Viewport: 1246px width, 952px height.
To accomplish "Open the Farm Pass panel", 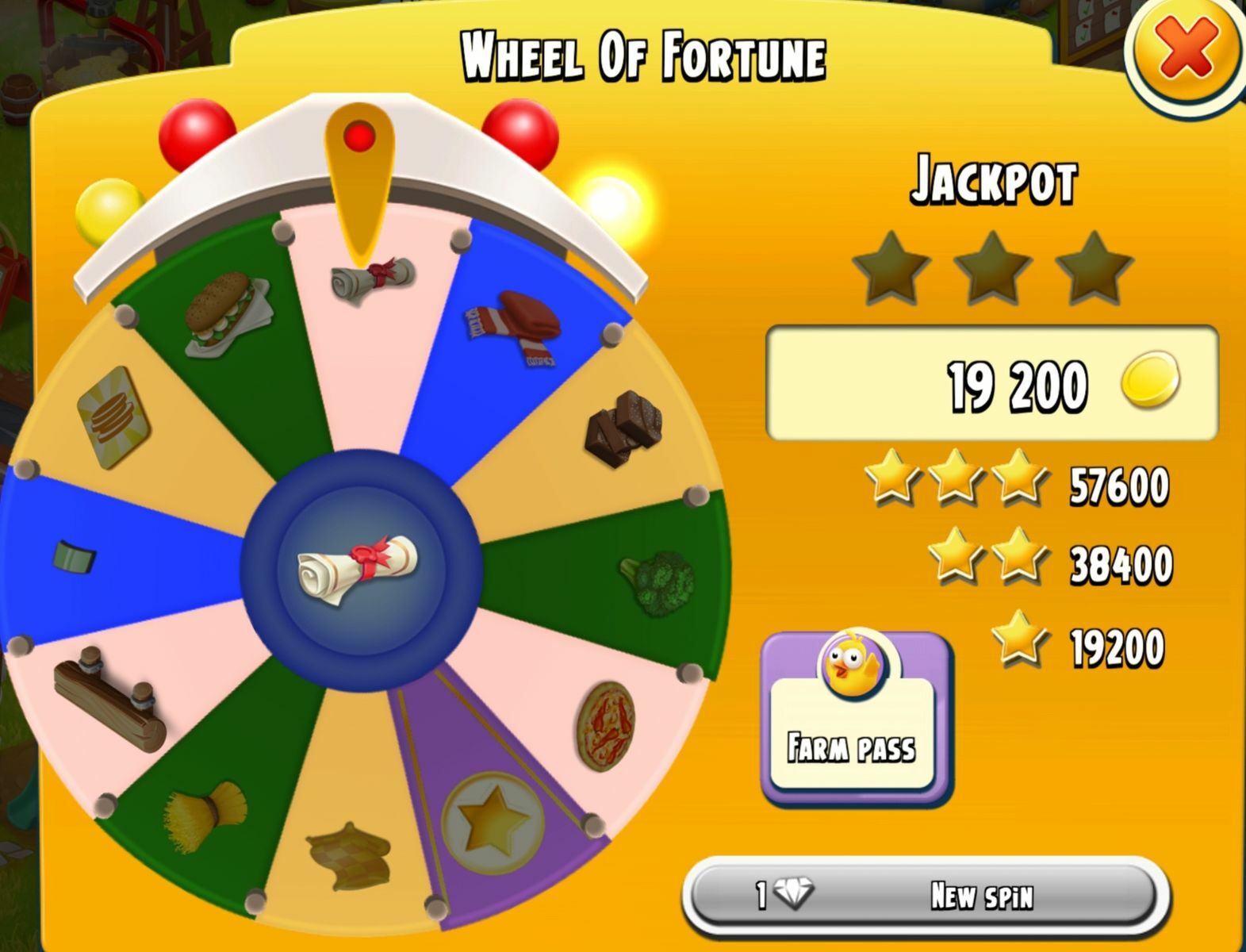I will (x=855, y=718).
